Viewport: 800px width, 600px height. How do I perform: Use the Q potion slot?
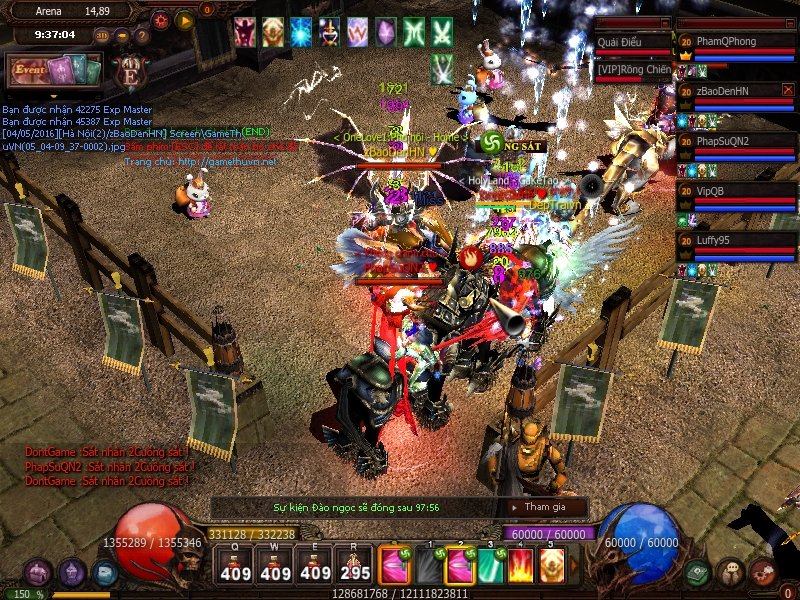235,567
